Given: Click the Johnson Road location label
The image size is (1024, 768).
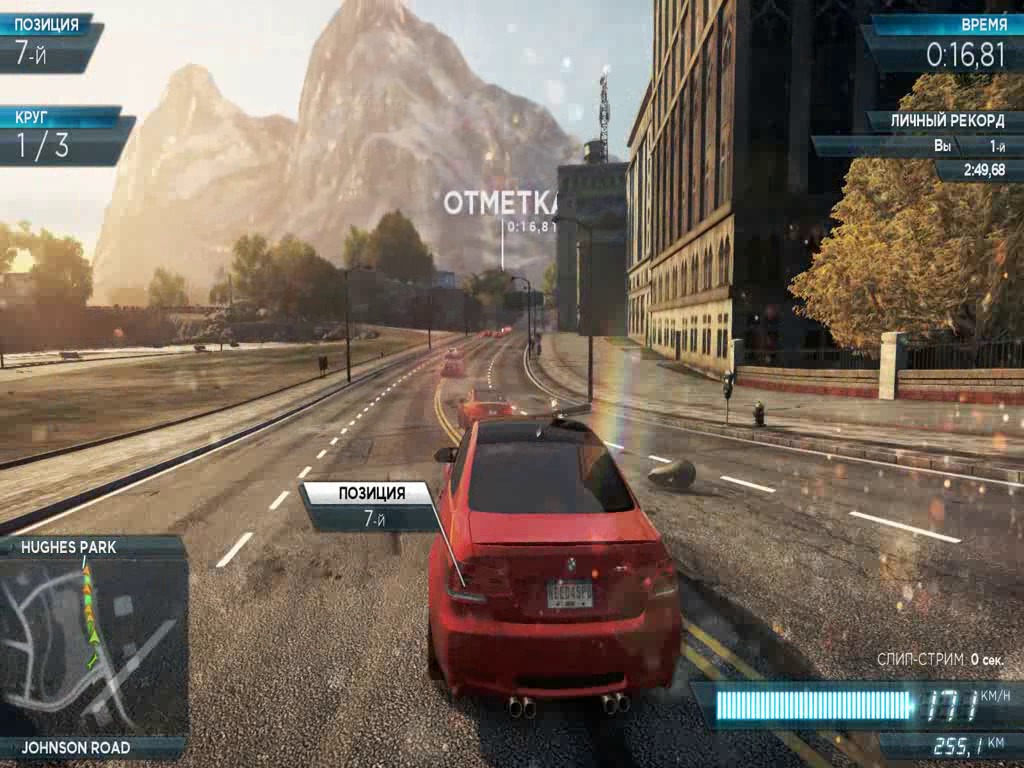Looking at the screenshot, I should tap(76, 747).
